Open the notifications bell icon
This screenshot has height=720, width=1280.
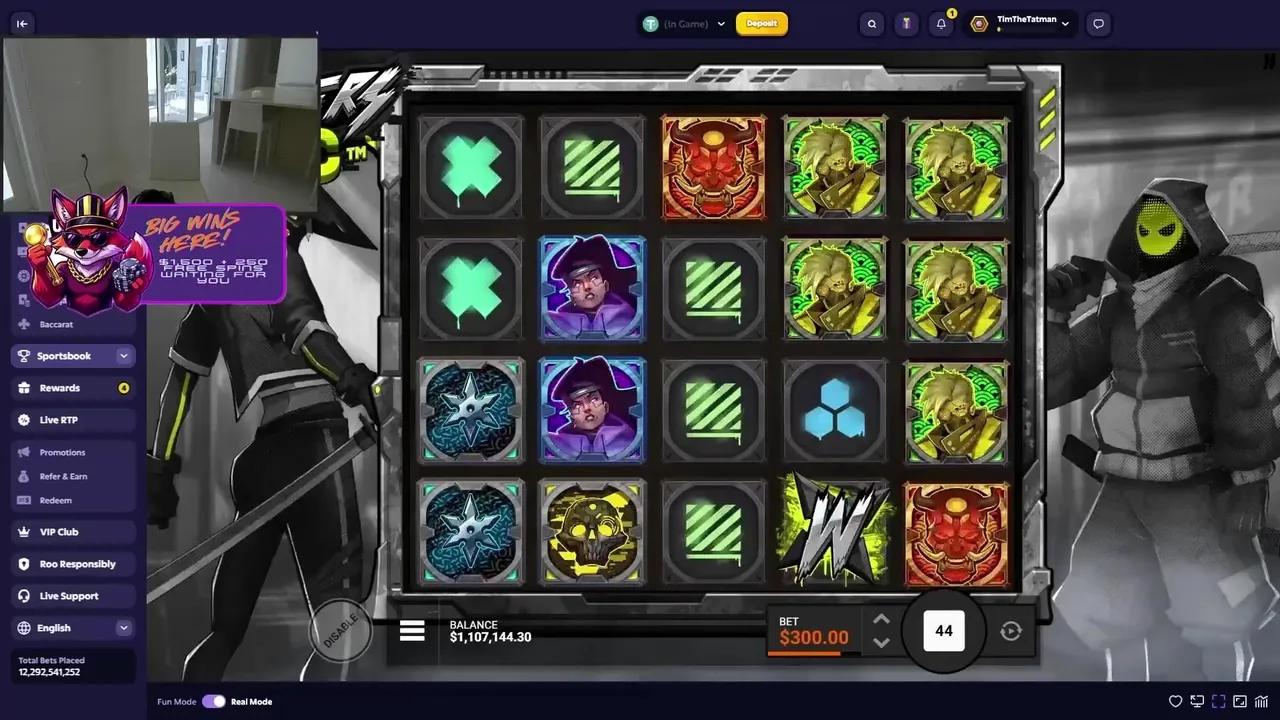pos(940,23)
